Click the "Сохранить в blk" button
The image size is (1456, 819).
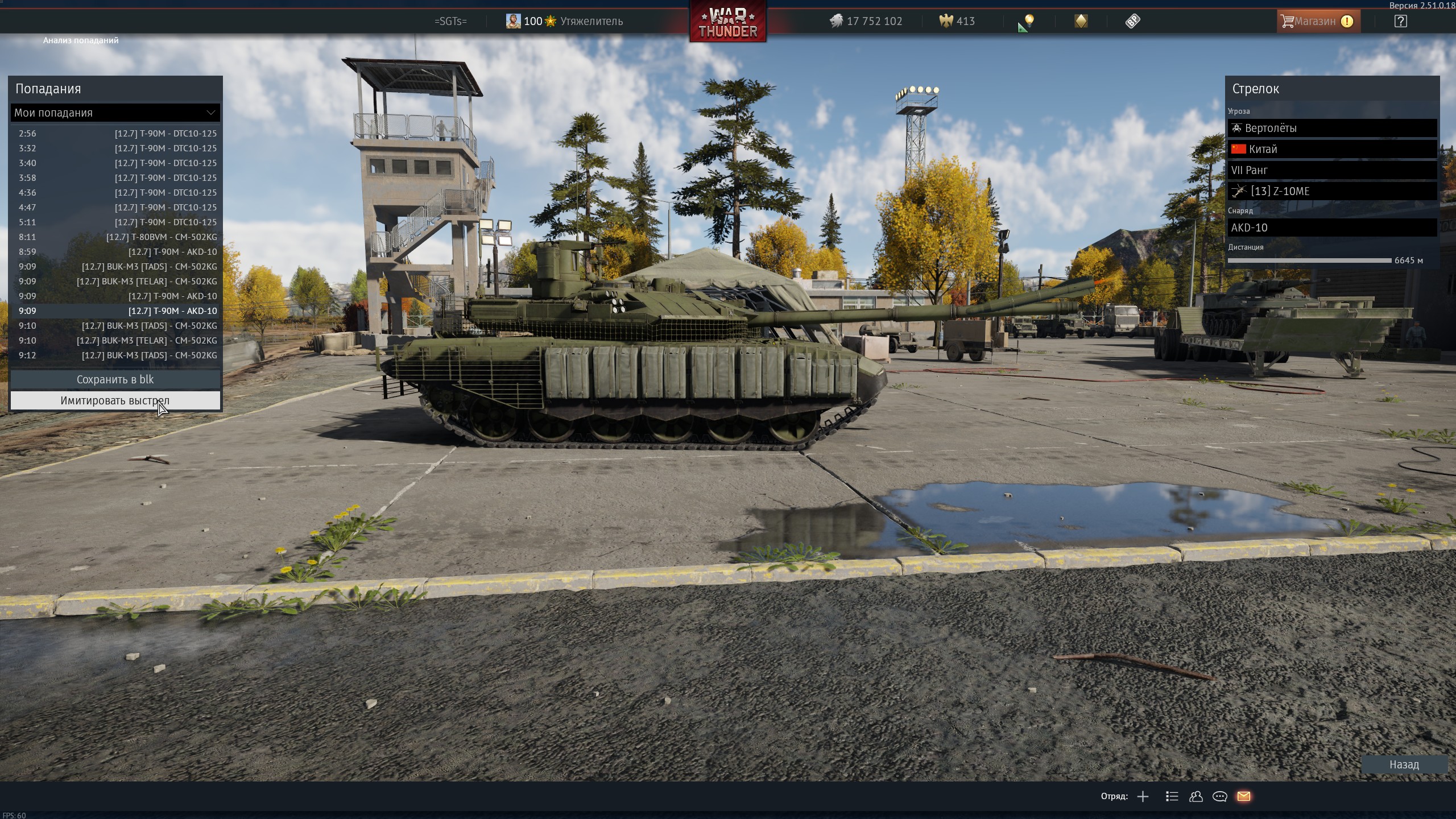pos(115,379)
